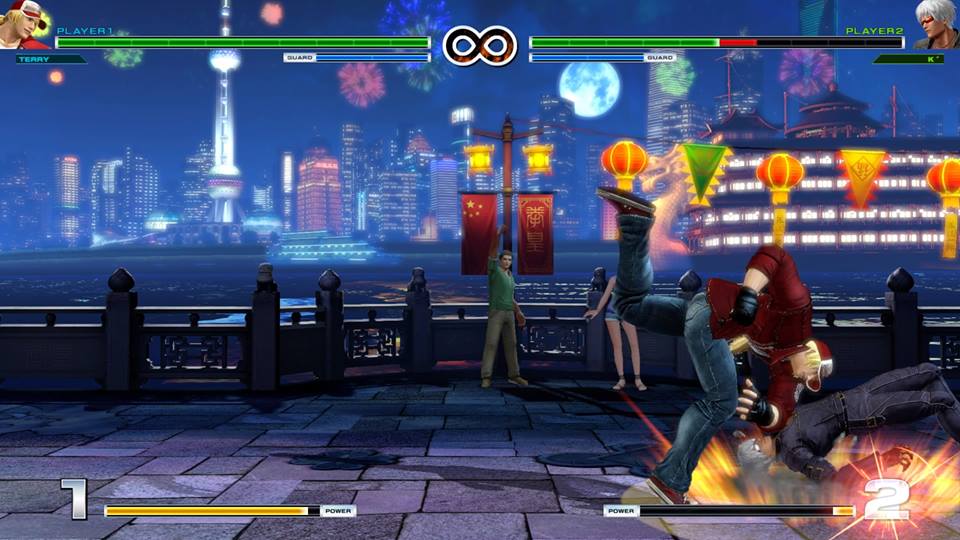Click Terry's character portrait
This screenshot has height=540, width=960.
22,25
